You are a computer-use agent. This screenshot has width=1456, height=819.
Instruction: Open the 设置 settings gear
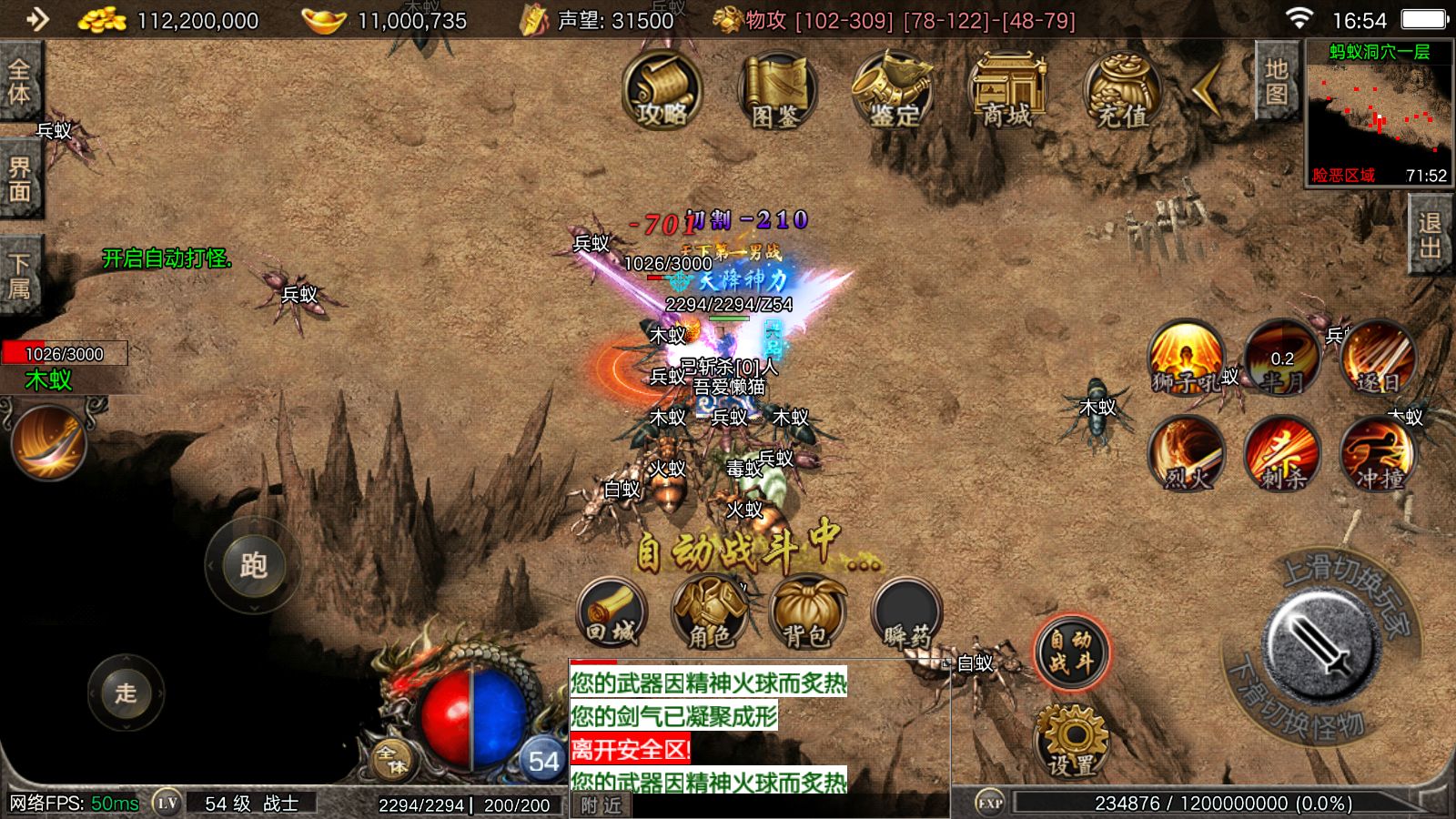pos(1071,739)
